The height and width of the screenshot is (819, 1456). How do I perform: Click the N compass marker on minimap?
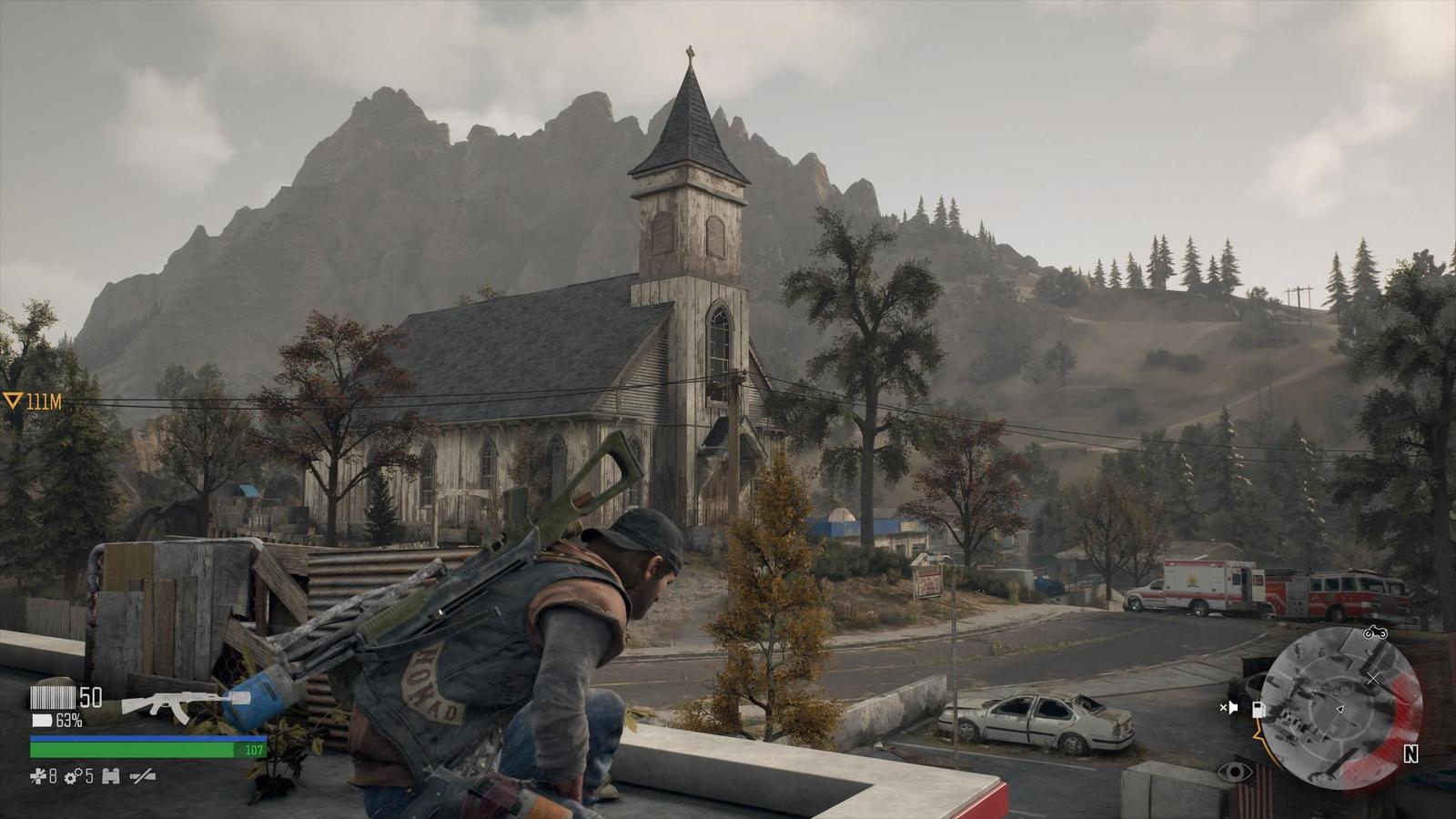[x=1410, y=754]
